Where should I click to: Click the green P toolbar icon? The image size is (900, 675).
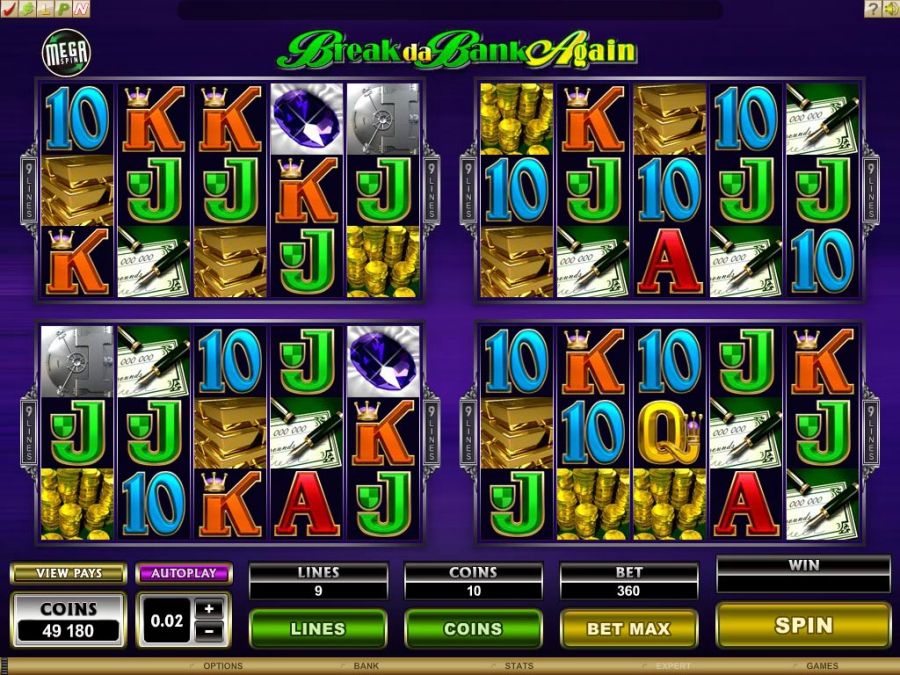tap(62, 9)
